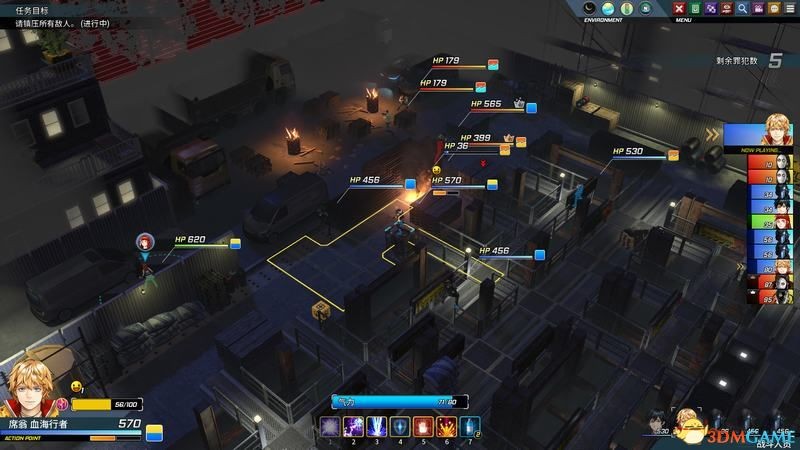Open the magnifying glass search tool
Viewport: 800px width, 450px height.
(742, 9)
